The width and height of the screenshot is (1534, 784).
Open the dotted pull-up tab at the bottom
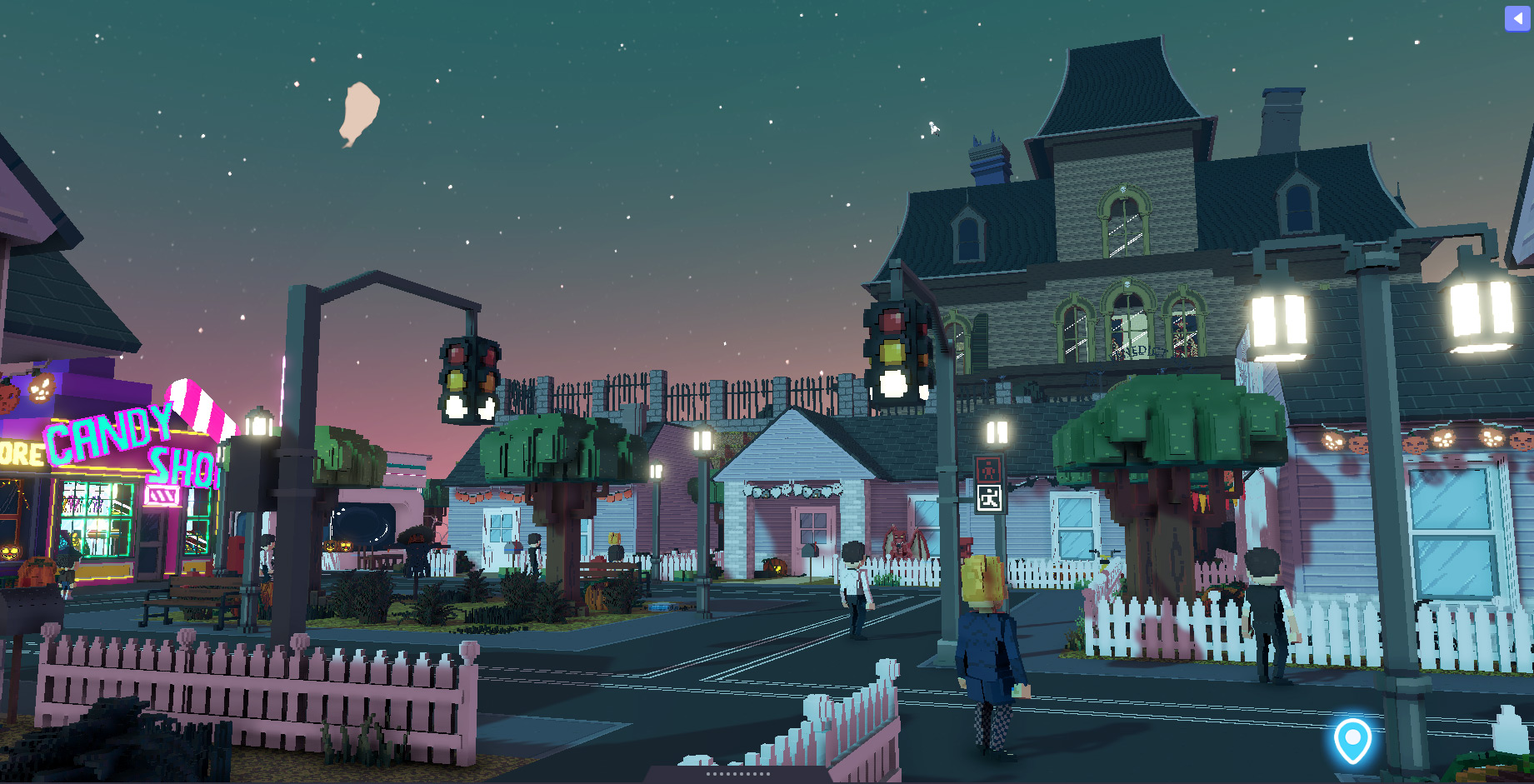(x=737, y=774)
